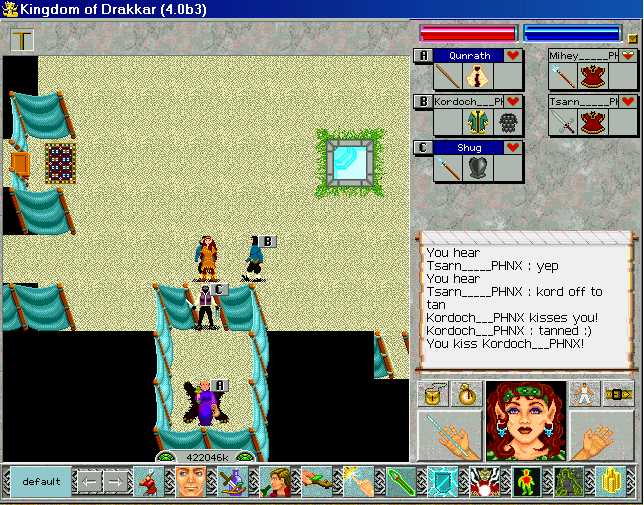Use the green wand hotbar icon
Screen dimensions: 644x505
coord(400,482)
